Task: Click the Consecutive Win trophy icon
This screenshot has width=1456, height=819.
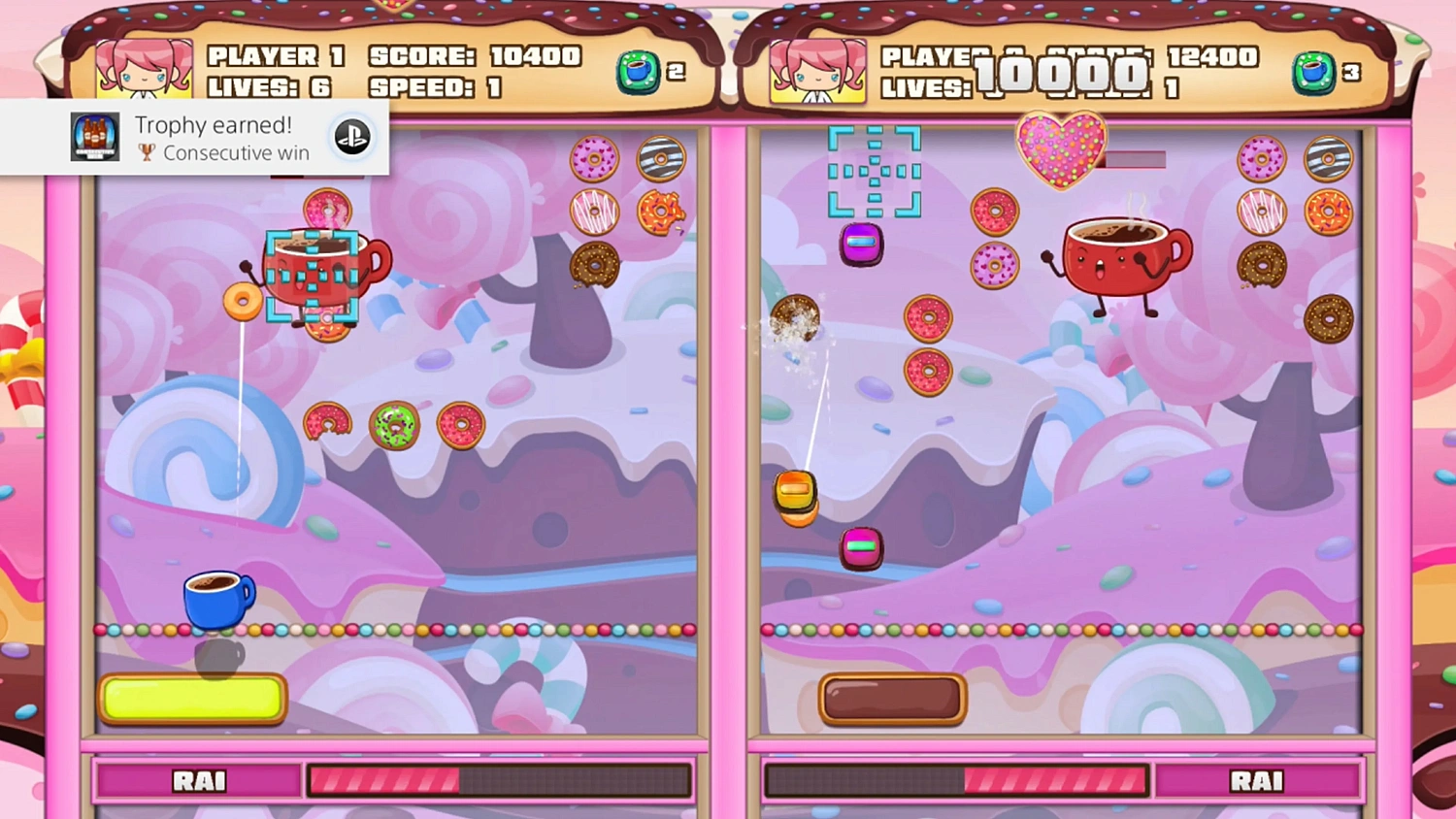Action: [93, 136]
